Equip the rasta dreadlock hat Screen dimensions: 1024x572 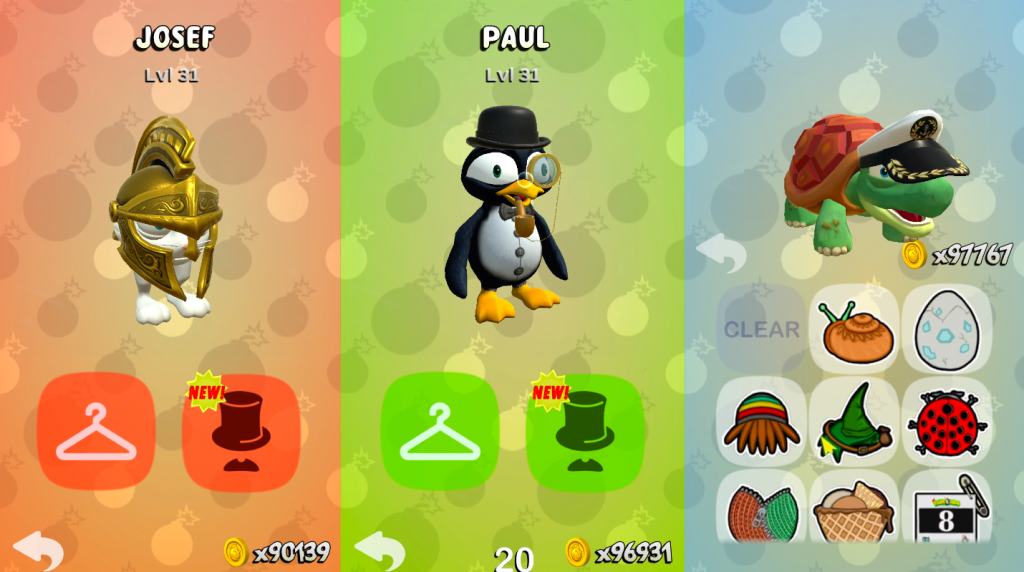761,422
